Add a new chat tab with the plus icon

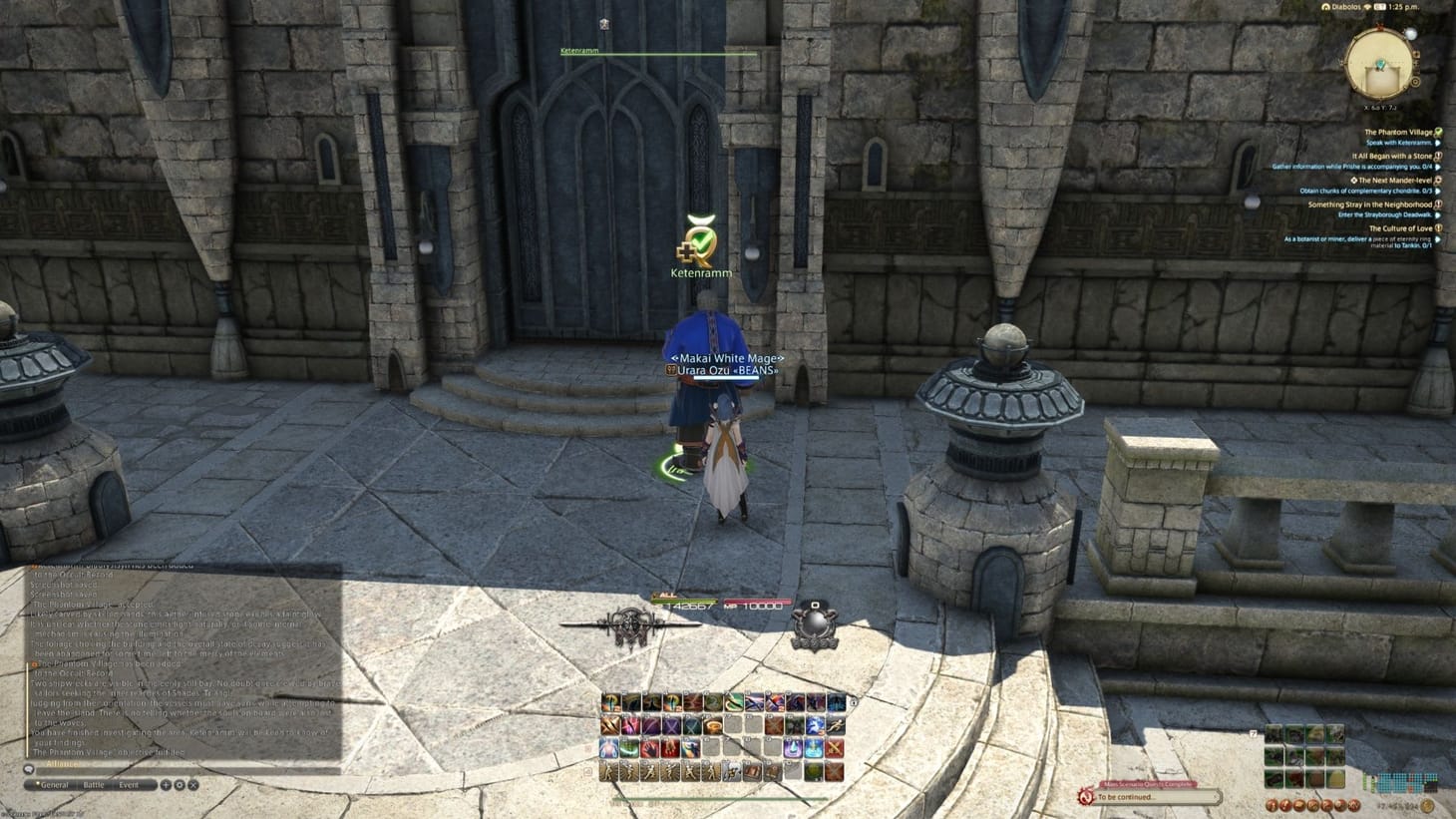tap(166, 785)
